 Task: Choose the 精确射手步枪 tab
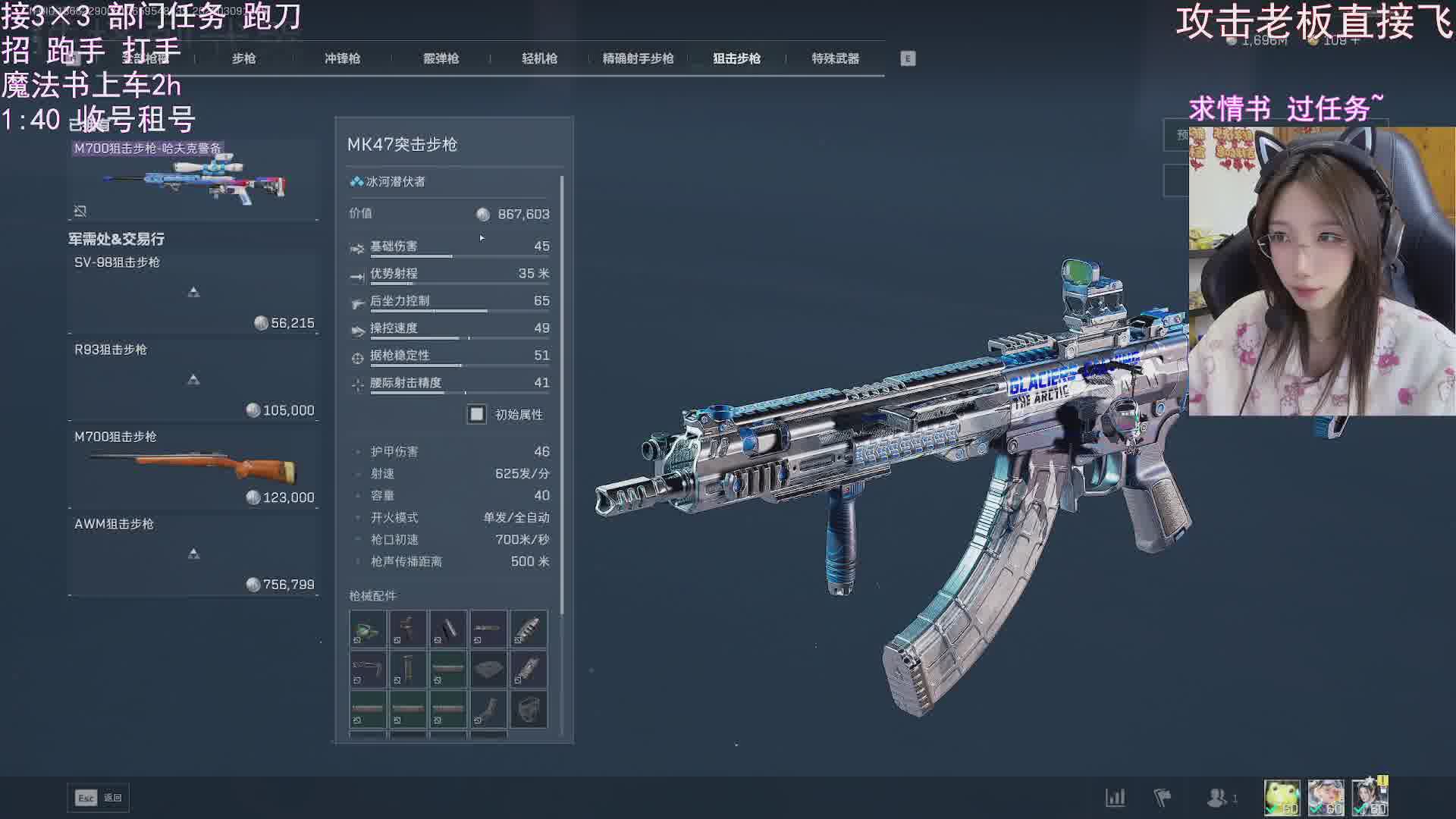click(638, 58)
